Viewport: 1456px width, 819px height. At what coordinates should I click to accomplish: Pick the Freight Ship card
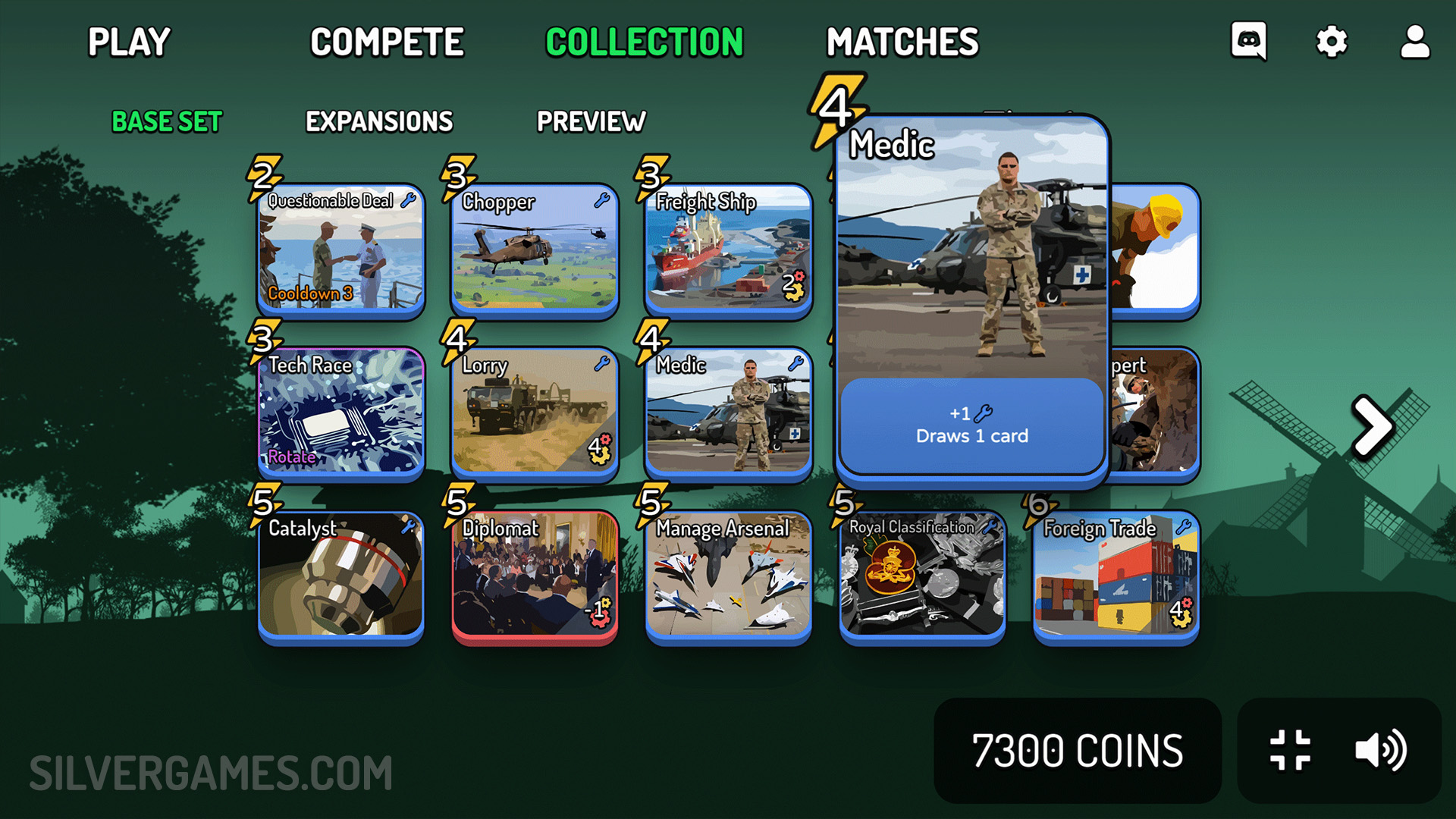click(728, 250)
